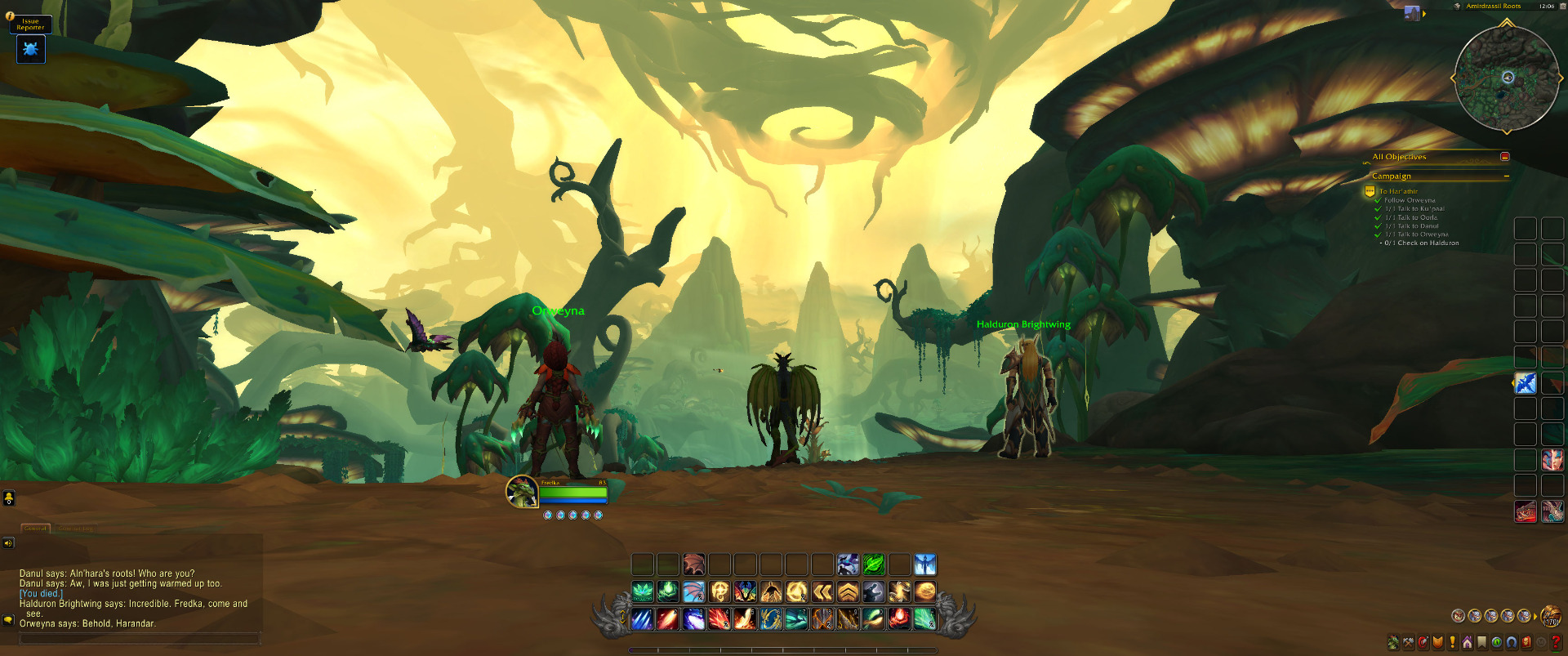This screenshot has width=1568, height=656.
Task: Click the purple house micro menu button
Action: 1467,643
